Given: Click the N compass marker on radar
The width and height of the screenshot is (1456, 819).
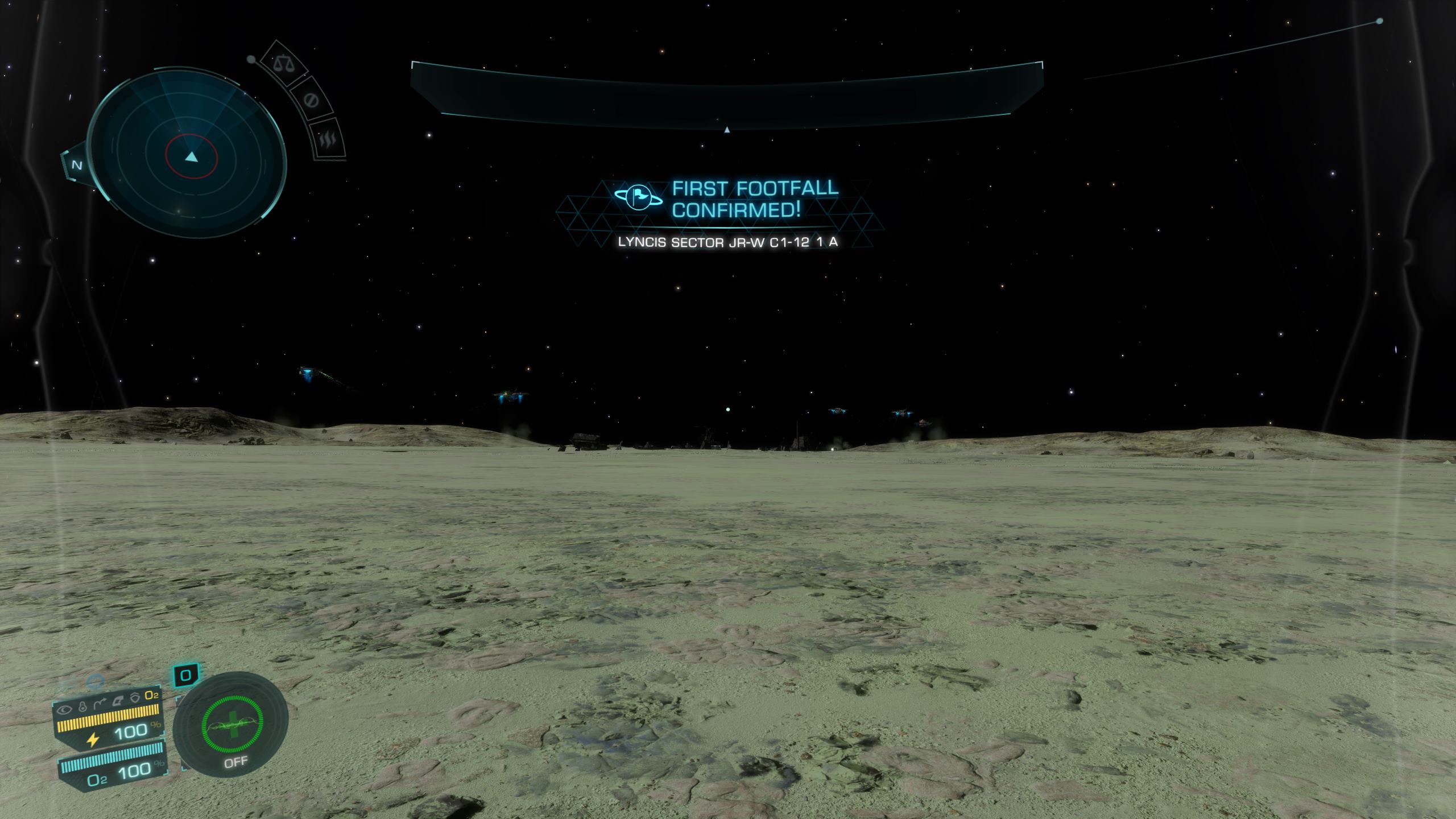Looking at the screenshot, I should tap(77, 166).
